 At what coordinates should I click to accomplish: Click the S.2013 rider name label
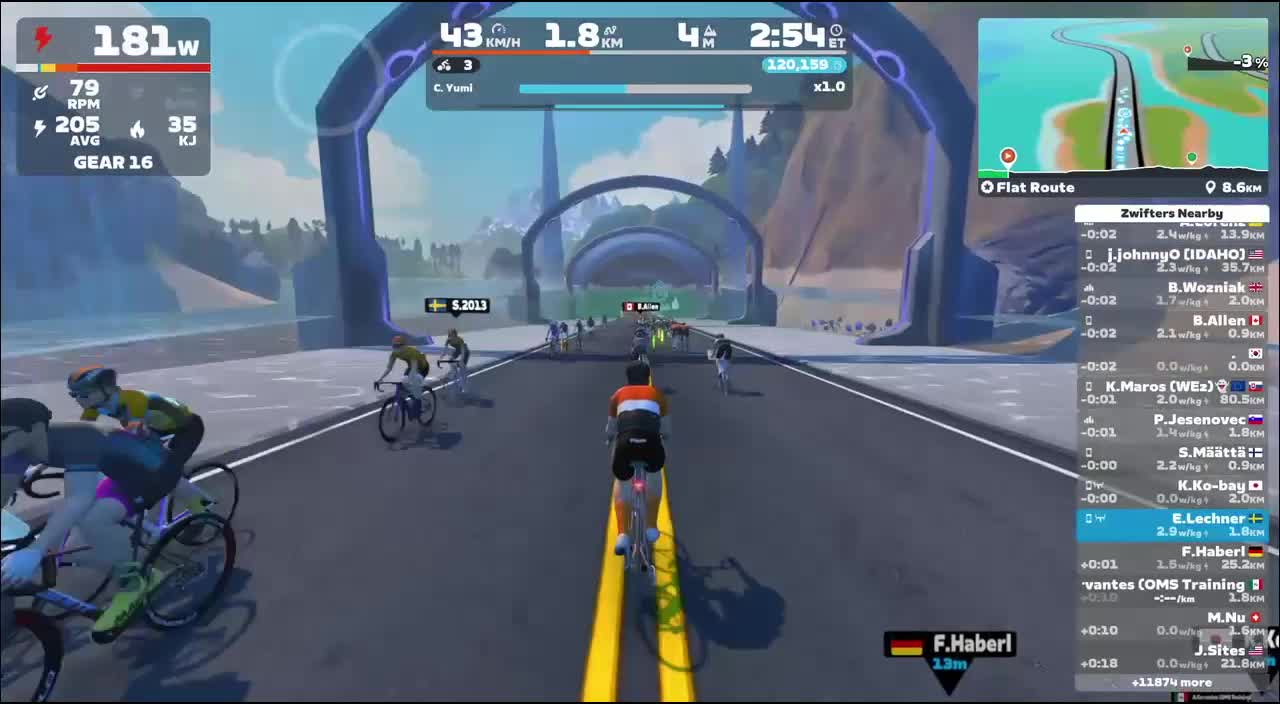point(458,305)
